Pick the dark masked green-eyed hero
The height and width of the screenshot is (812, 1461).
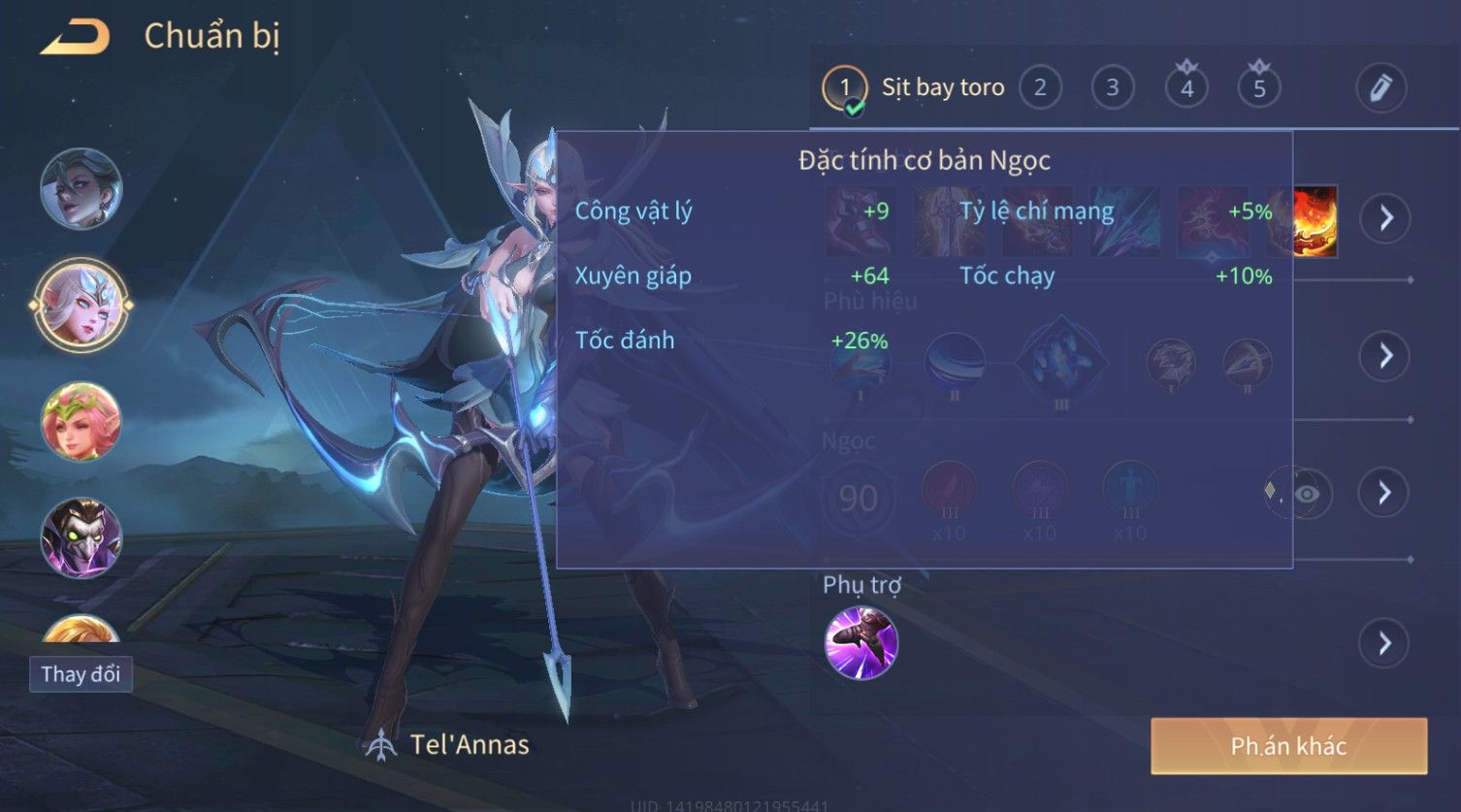click(x=81, y=537)
